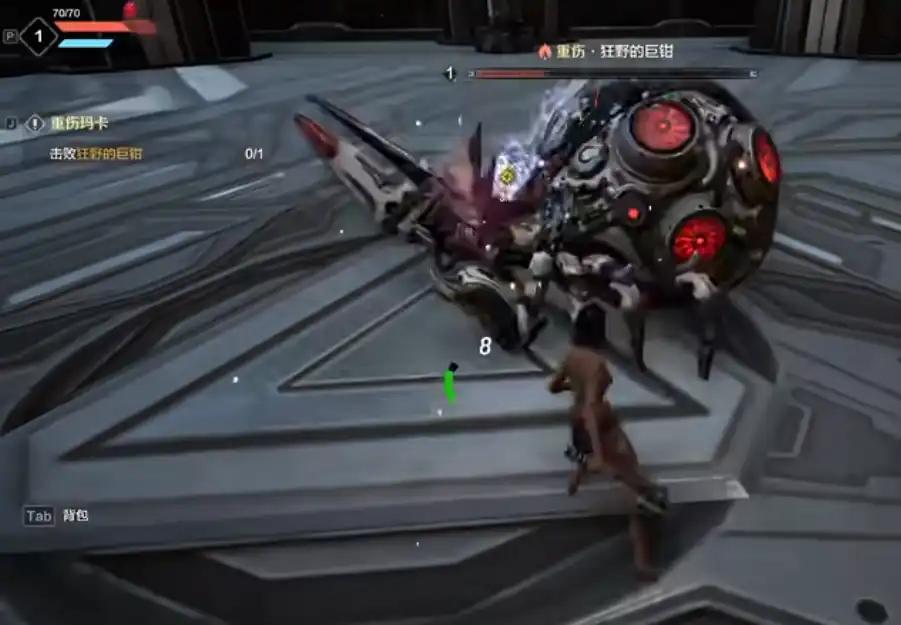The height and width of the screenshot is (625, 901).
Task: Open the 背包 backpack label
Action: point(76,516)
